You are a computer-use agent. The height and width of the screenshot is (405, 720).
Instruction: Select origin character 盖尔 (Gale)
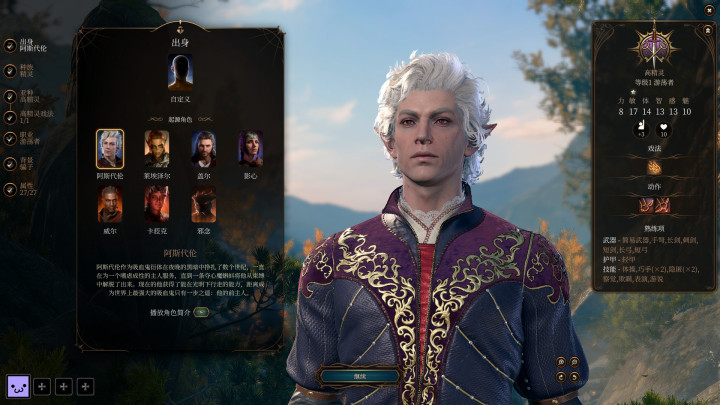pyautogui.click(x=203, y=148)
